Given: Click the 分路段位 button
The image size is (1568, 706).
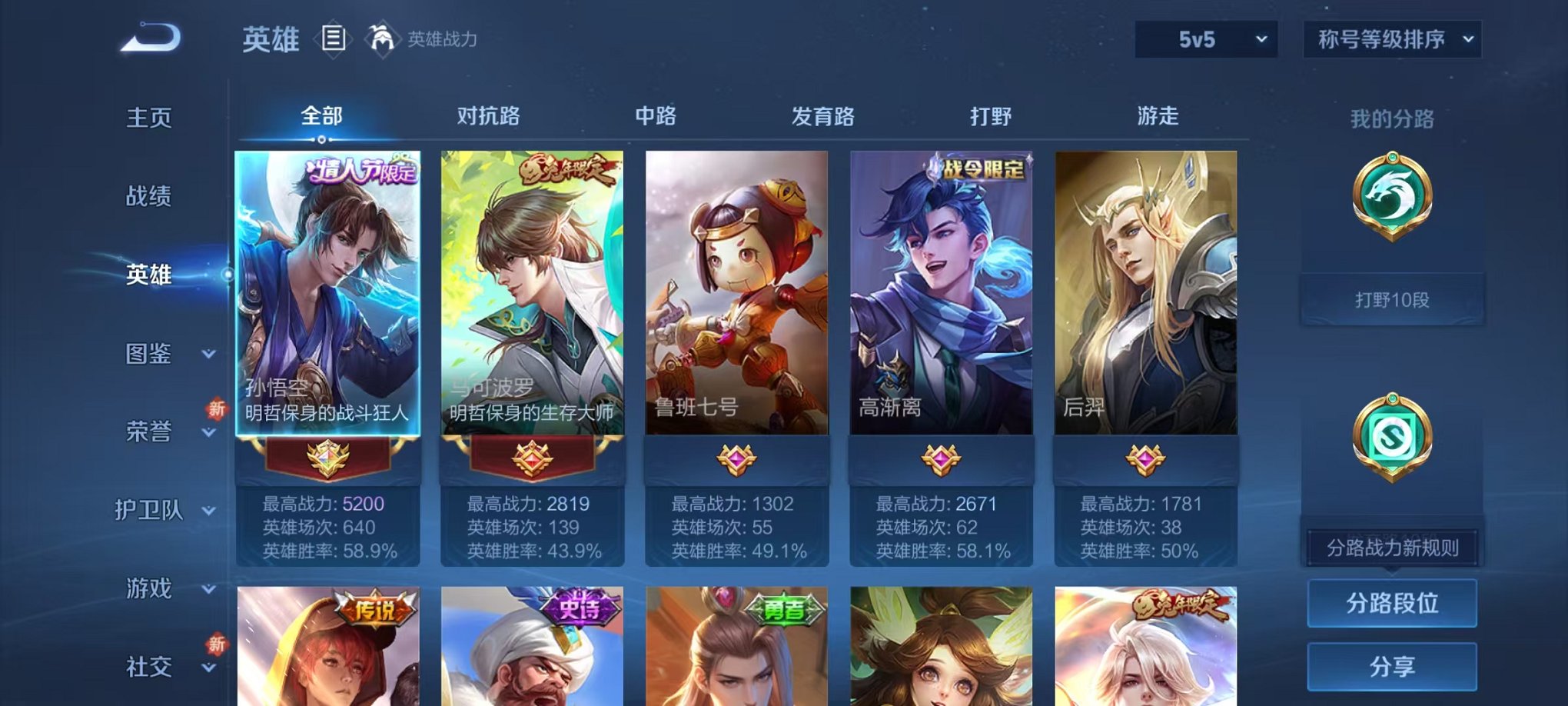Looking at the screenshot, I should coord(1392,604).
